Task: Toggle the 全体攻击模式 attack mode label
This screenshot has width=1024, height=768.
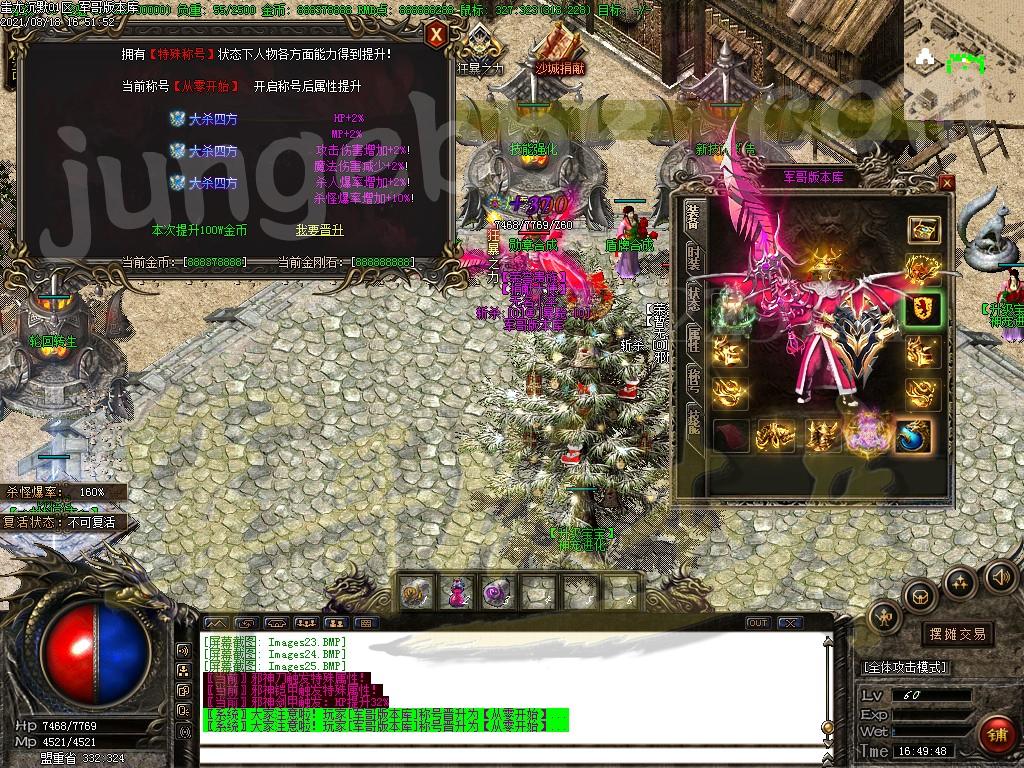Action: [905, 667]
